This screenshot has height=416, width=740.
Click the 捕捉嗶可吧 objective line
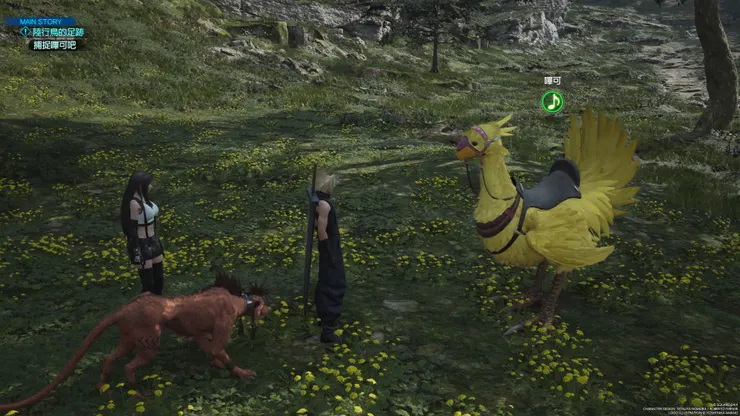54,45
